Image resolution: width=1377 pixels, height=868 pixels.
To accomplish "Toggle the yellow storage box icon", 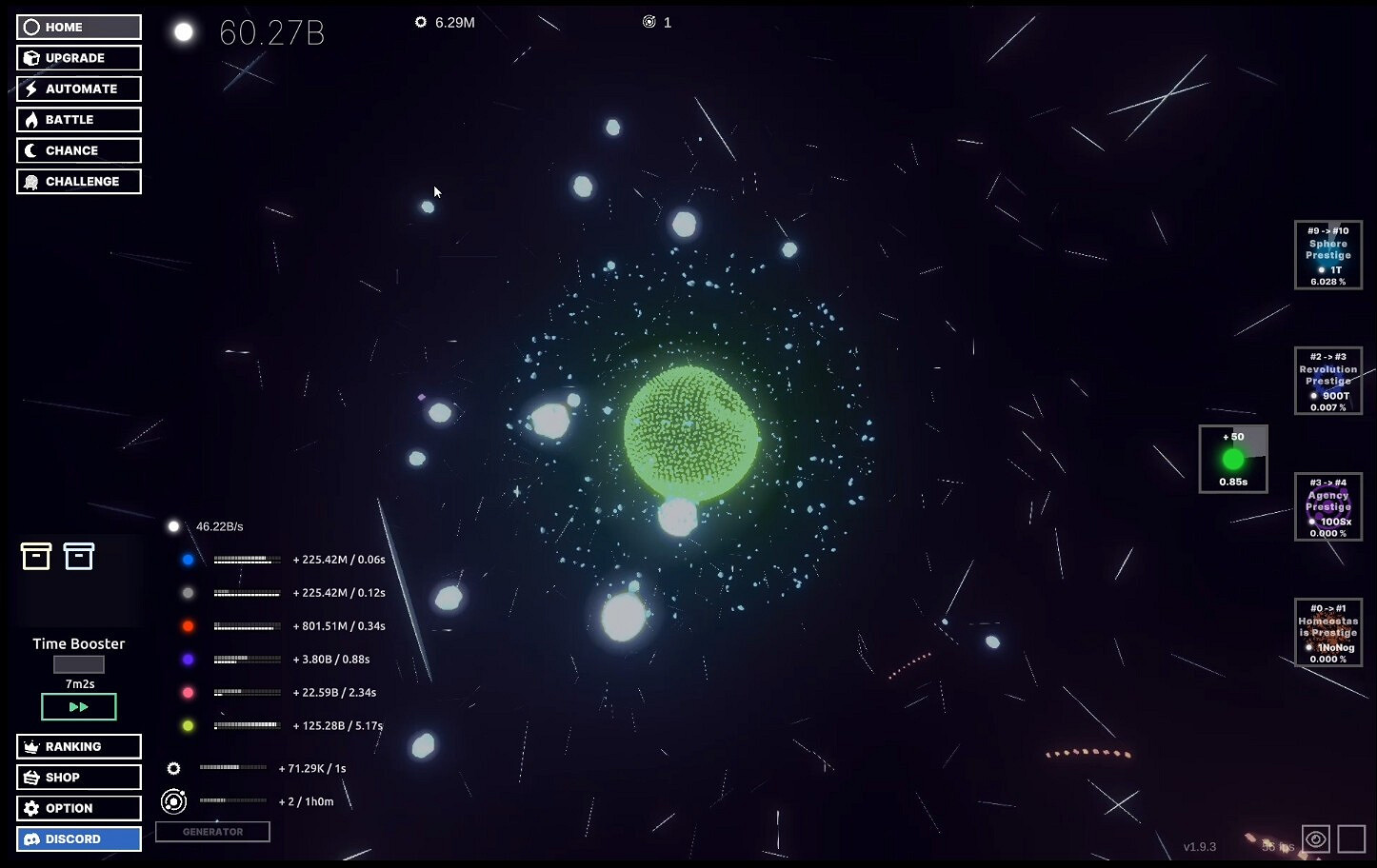I will coord(35,556).
